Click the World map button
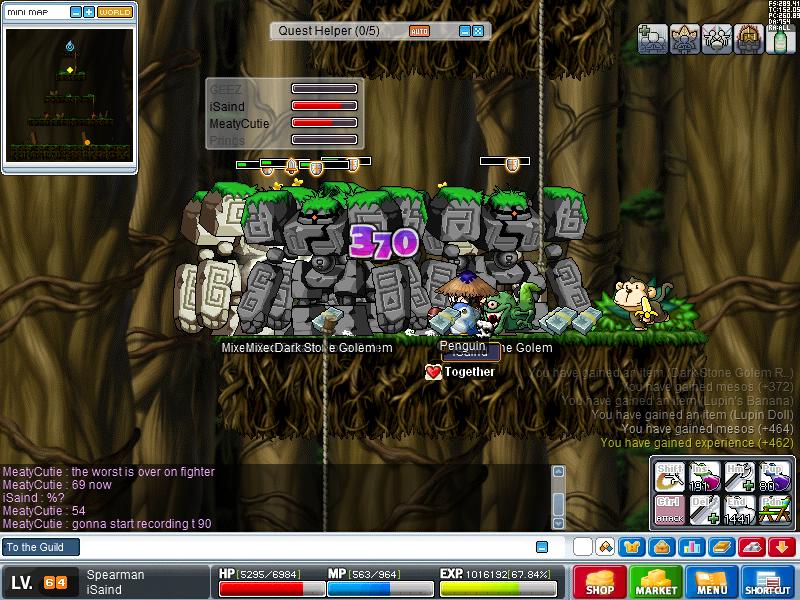 tap(114, 12)
